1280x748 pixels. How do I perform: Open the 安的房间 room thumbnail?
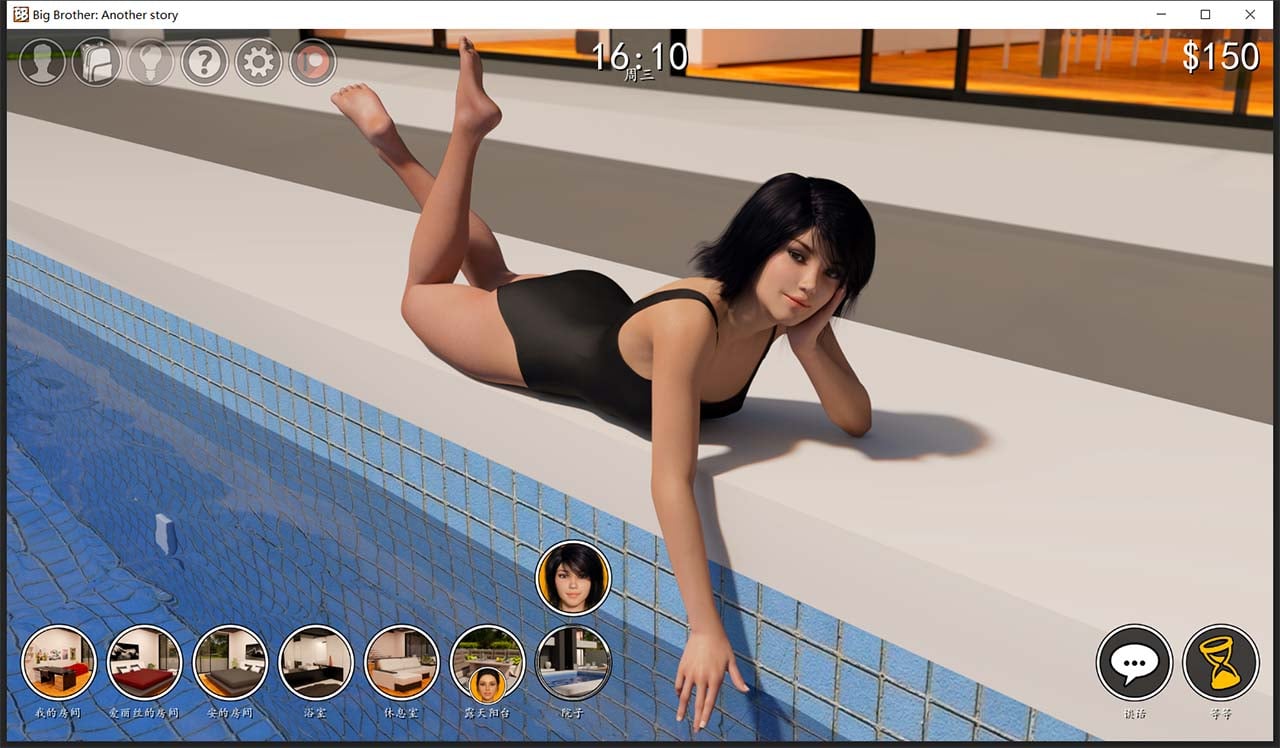click(x=230, y=660)
